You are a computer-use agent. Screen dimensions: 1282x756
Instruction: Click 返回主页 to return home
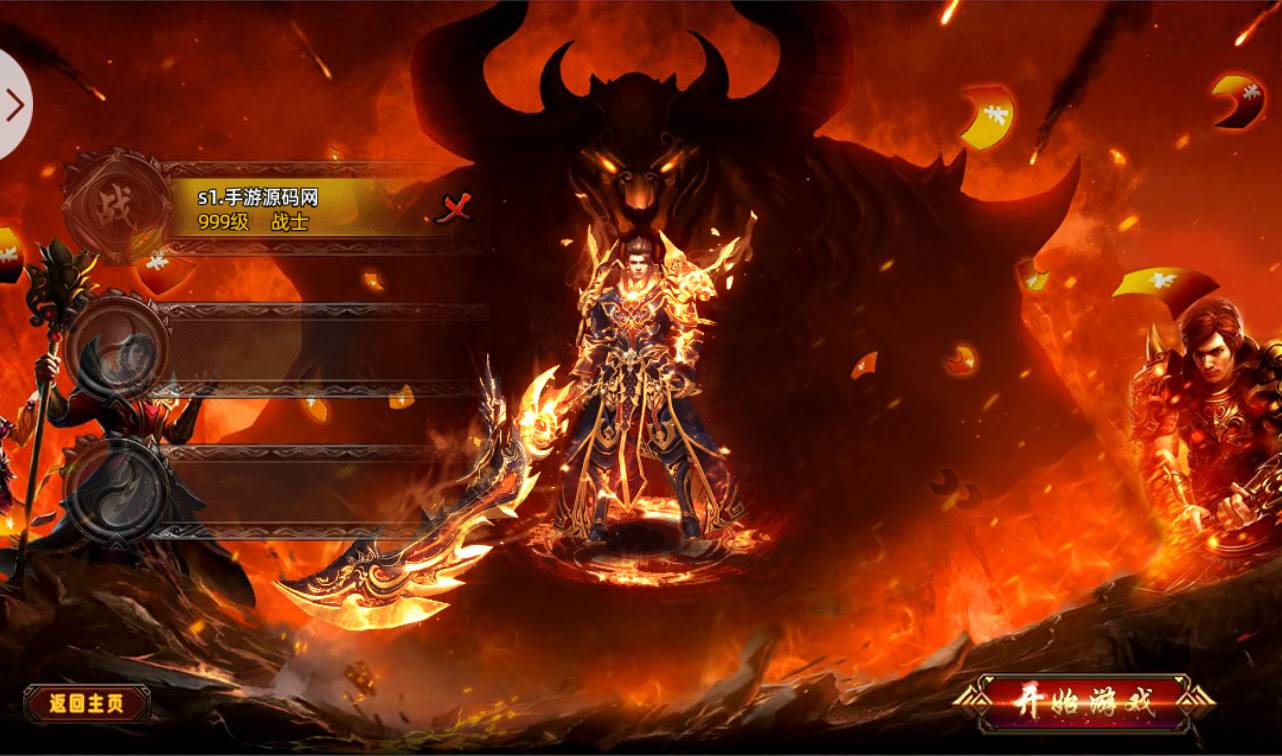click(87, 703)
